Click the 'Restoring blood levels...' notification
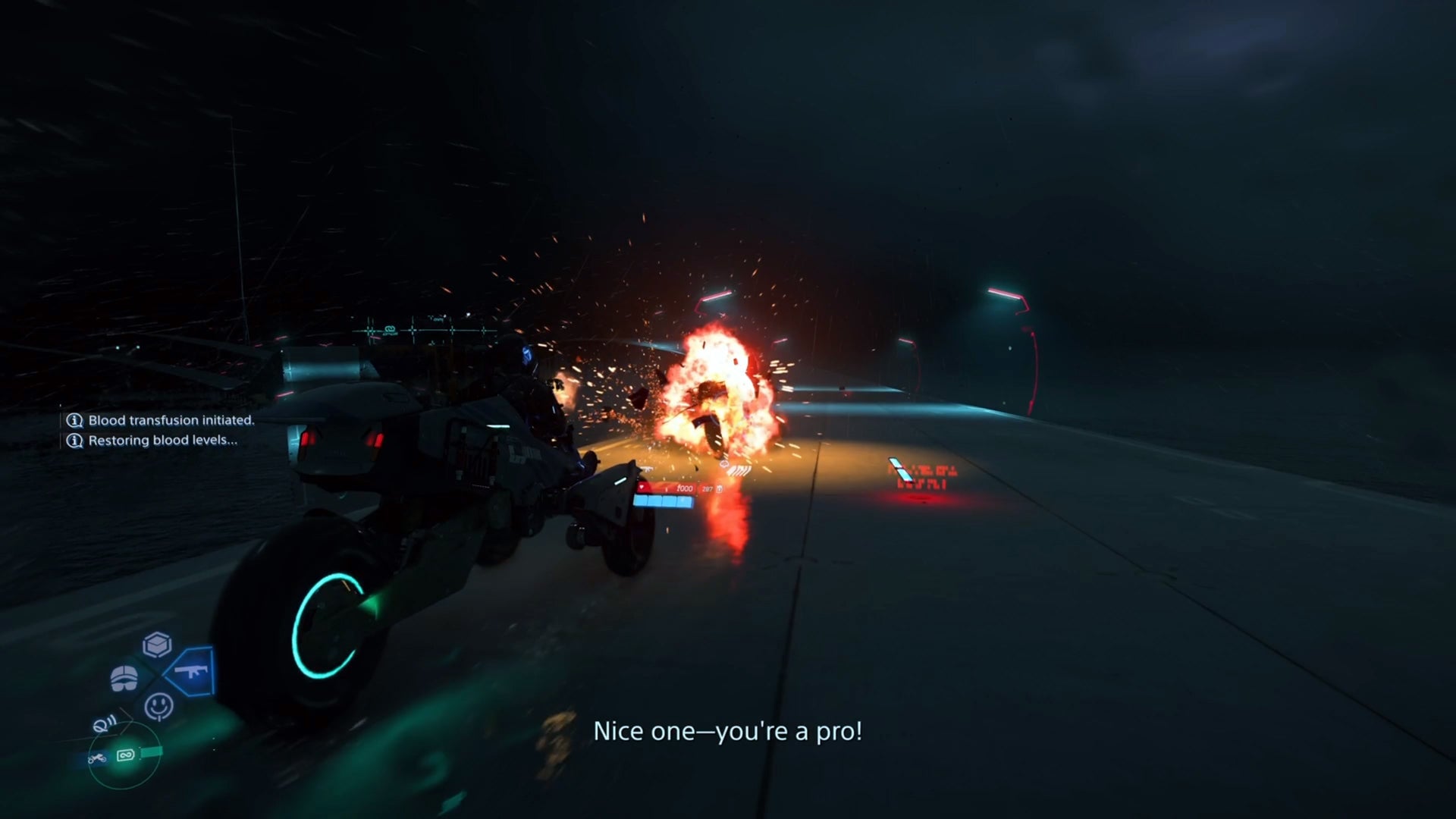Viewport: 1456px width, 819px height. [163, 441]
